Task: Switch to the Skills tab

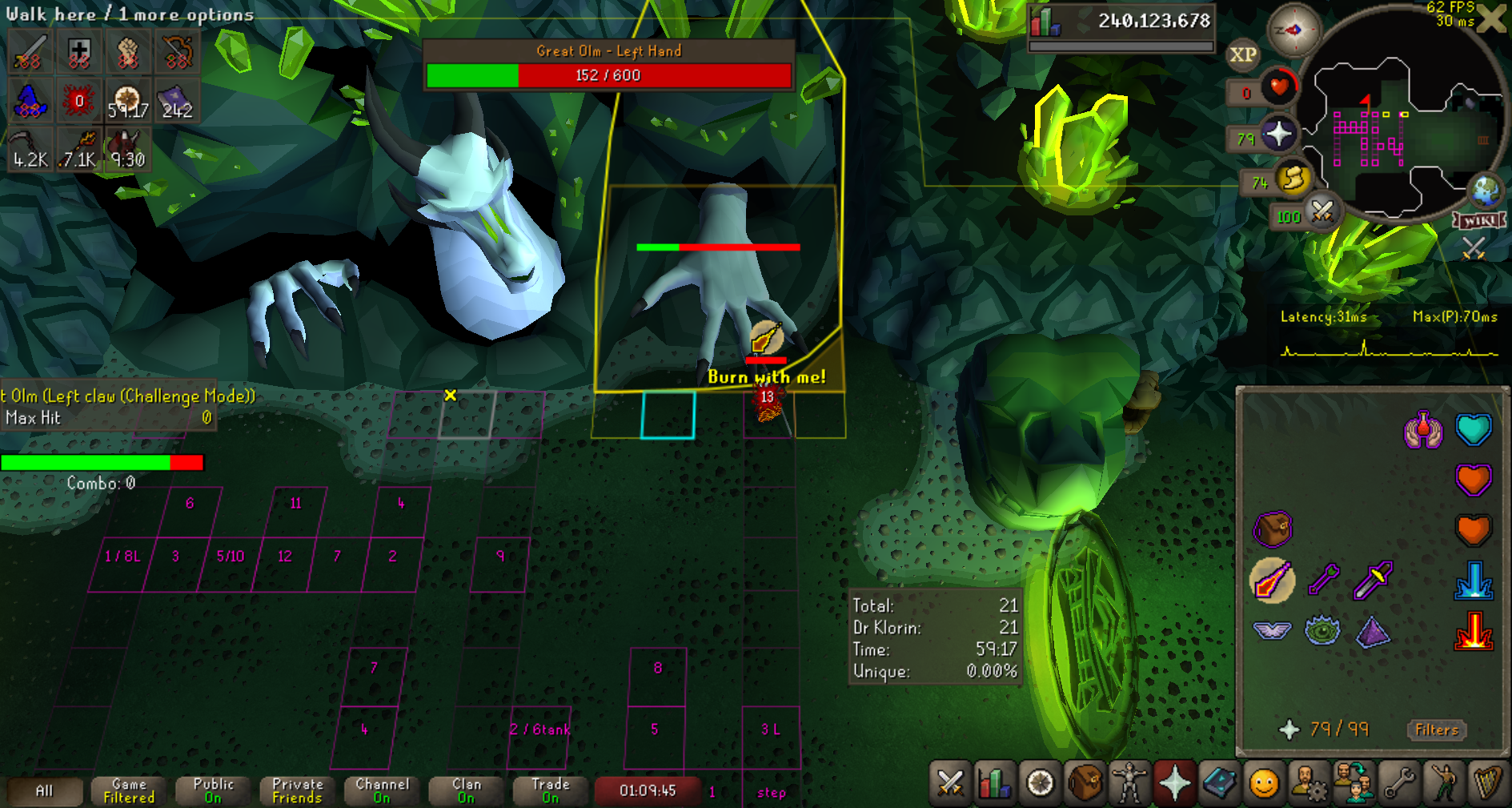Action: pos(995,782)
